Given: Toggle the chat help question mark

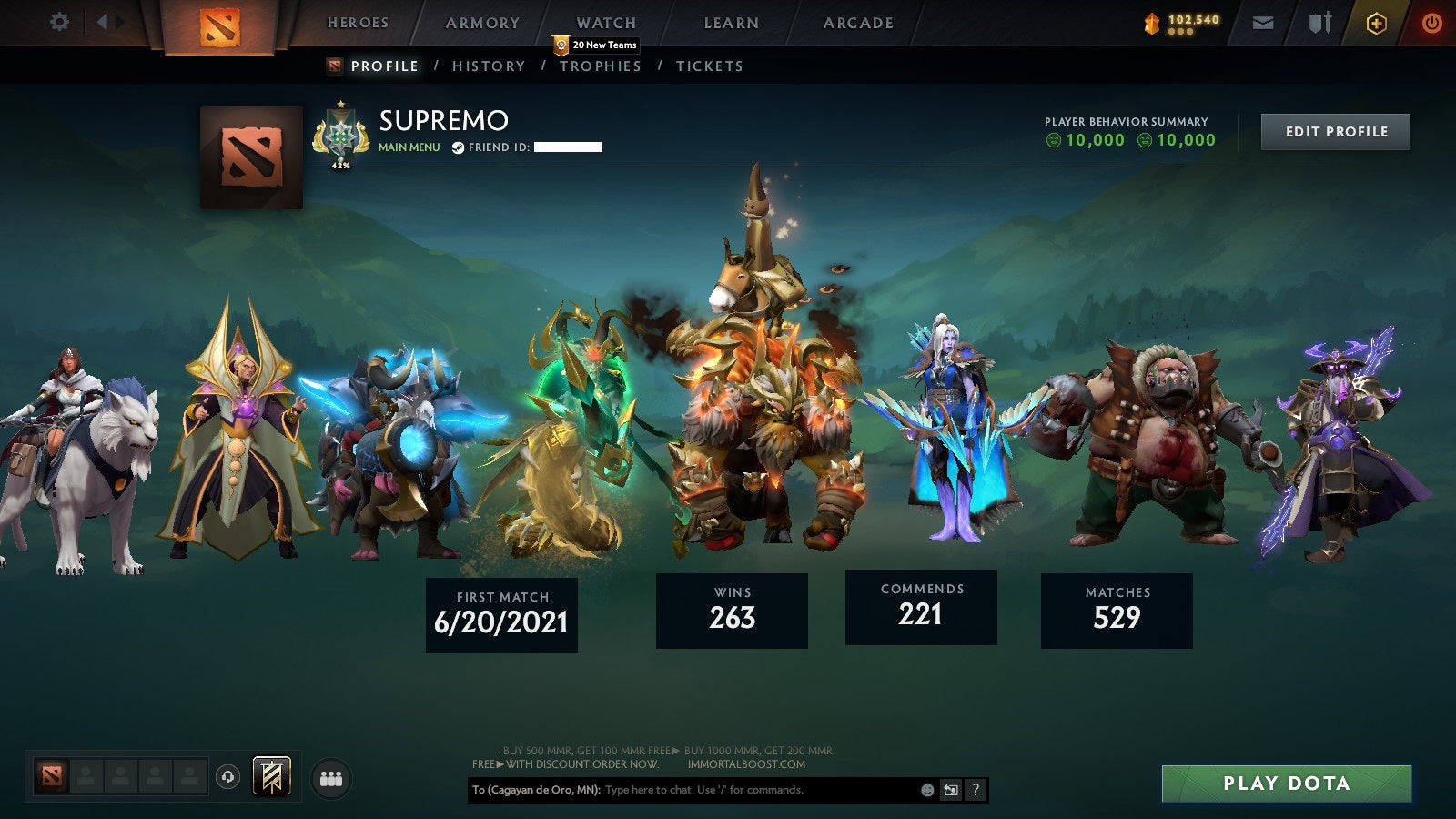Looking at the screenshot, I should pos(975,791).
